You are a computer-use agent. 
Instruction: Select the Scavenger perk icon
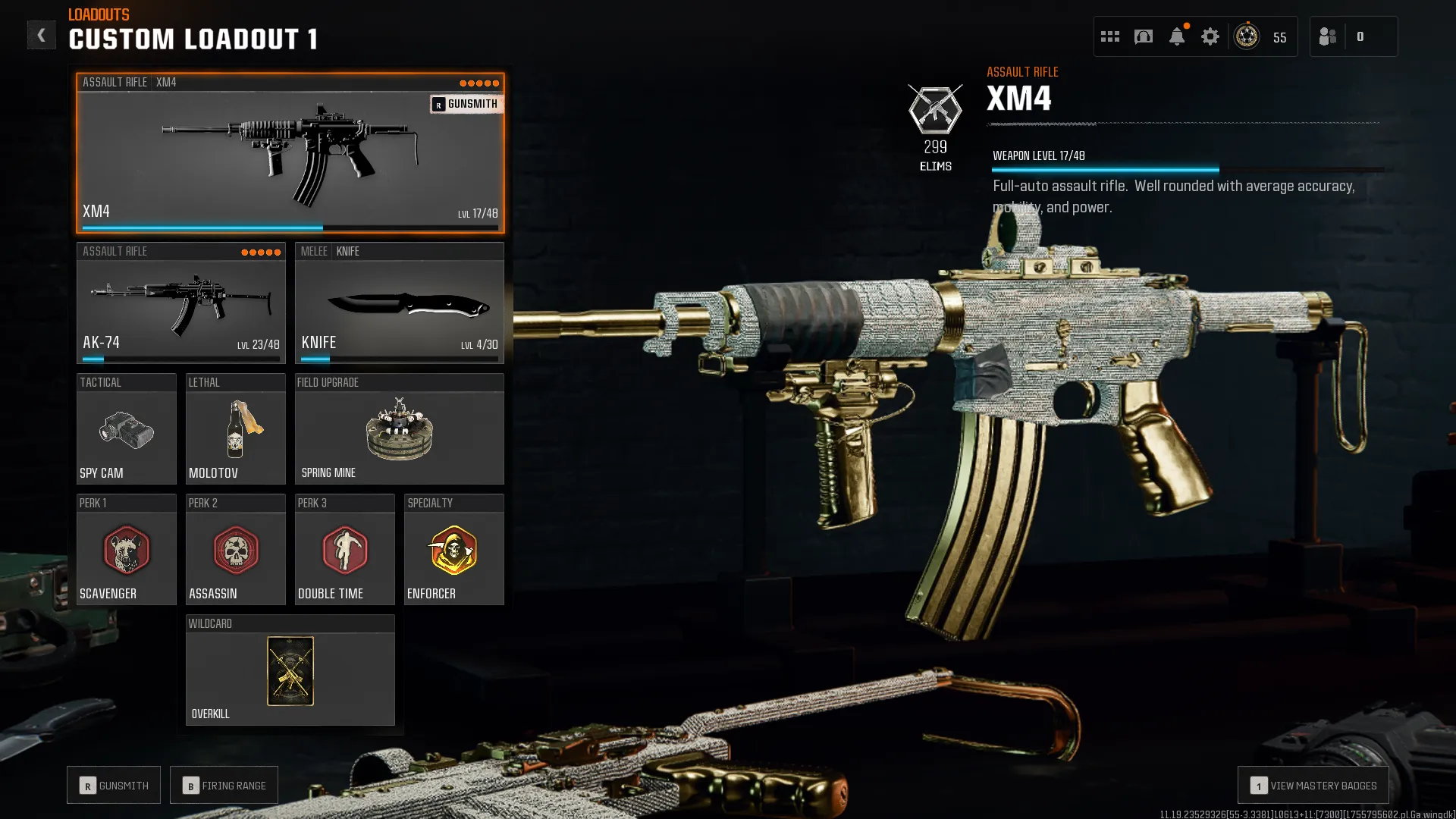(126, 551)
